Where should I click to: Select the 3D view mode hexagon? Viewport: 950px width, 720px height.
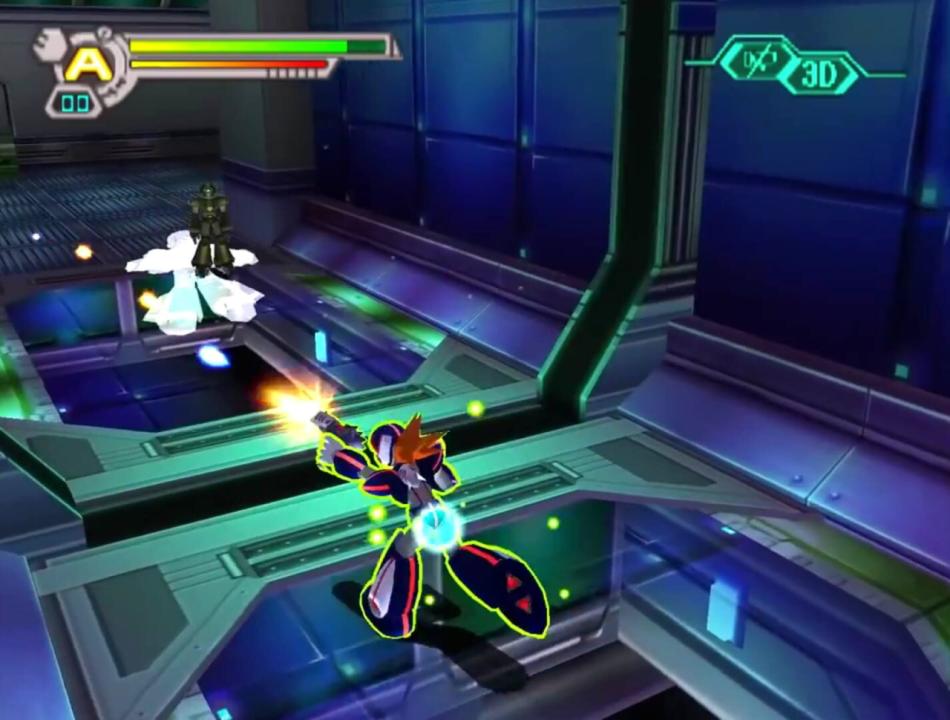click(818, 75)
